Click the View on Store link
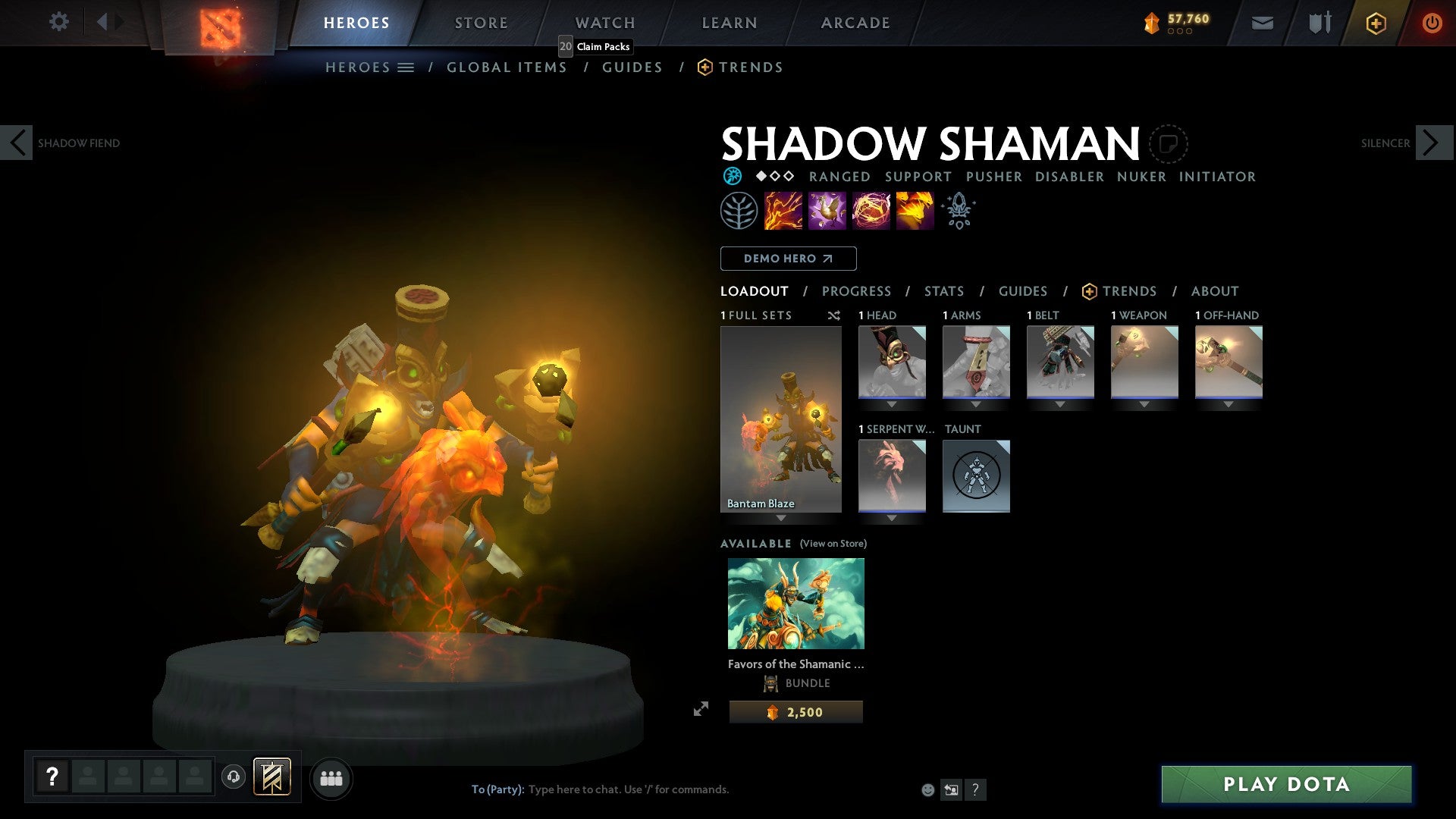The height and width of the screenshot is (819, 1456). 831,544
